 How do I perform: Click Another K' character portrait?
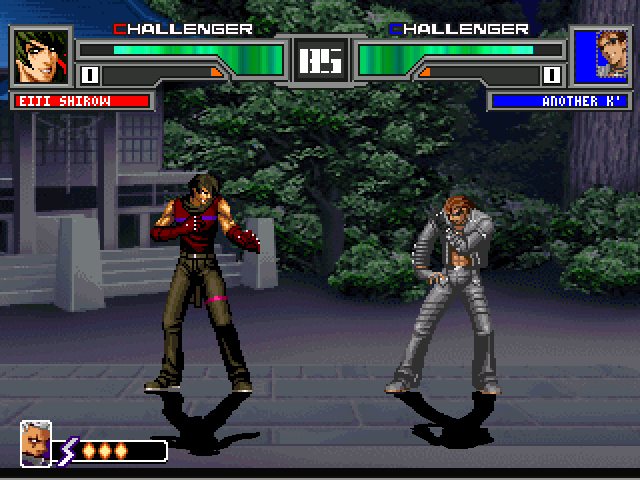tap(598, 56)
